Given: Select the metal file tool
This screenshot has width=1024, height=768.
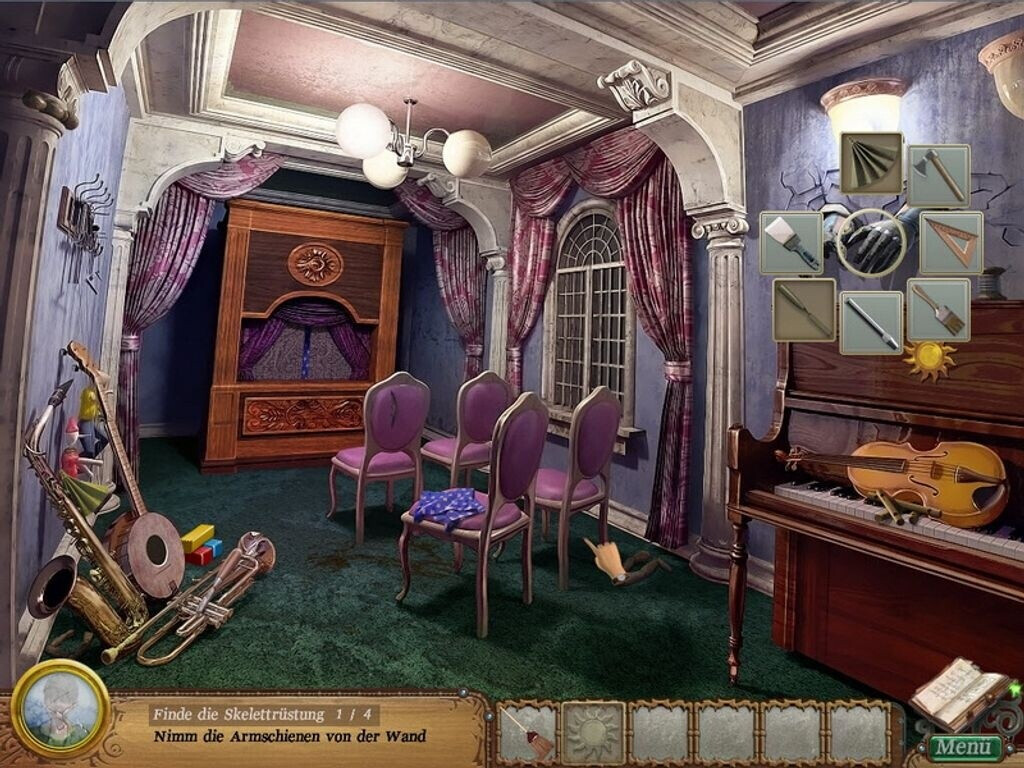Looking at the screenshot, I should 871,323.
